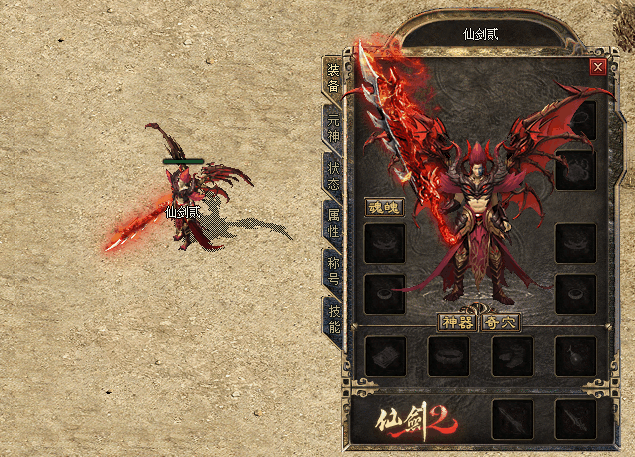Switch to the 装备 equipment tab
This screenshot has height=457, width=635.
(332, 77)
